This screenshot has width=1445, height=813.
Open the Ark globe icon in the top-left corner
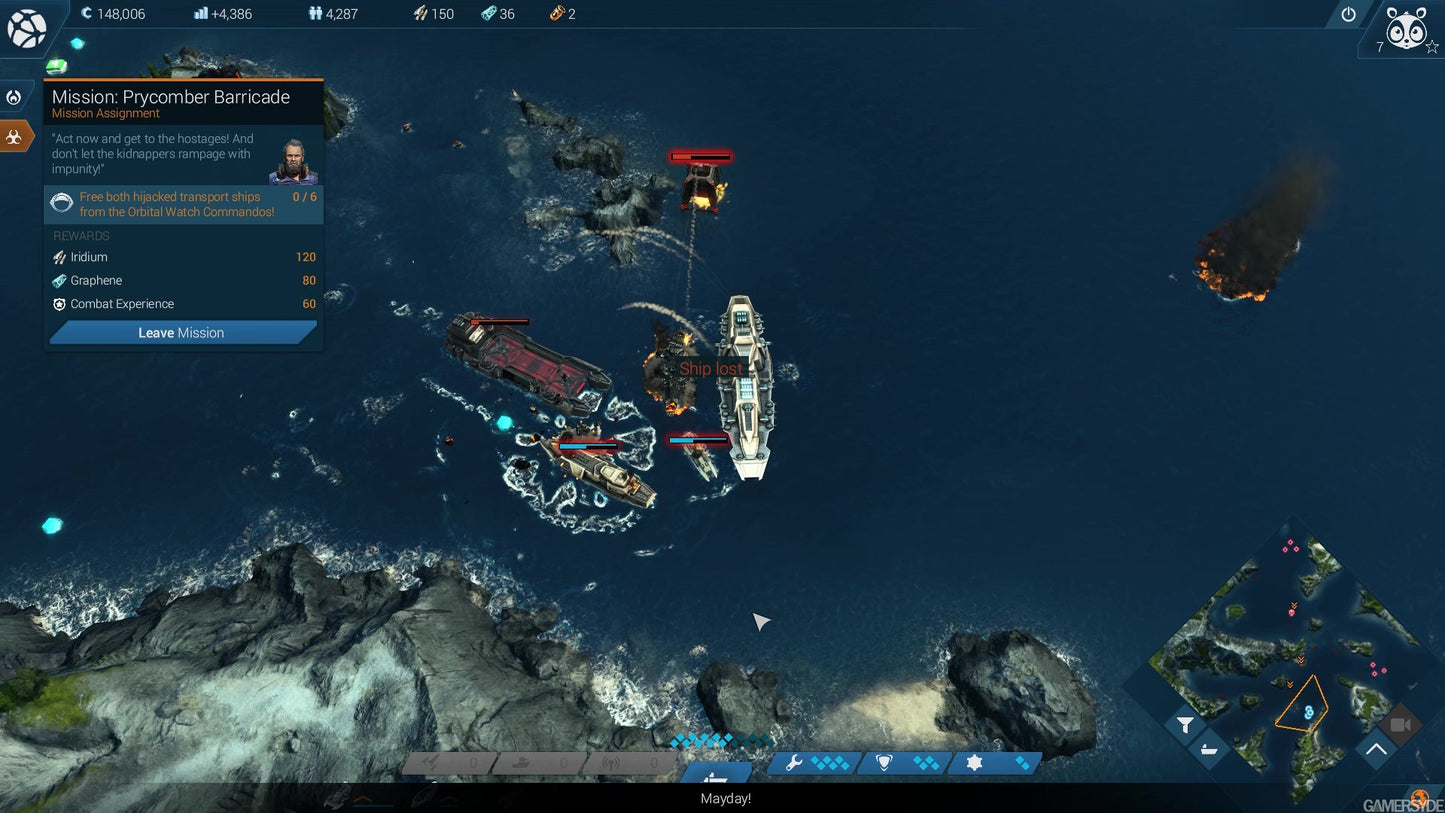coord(27,27)
